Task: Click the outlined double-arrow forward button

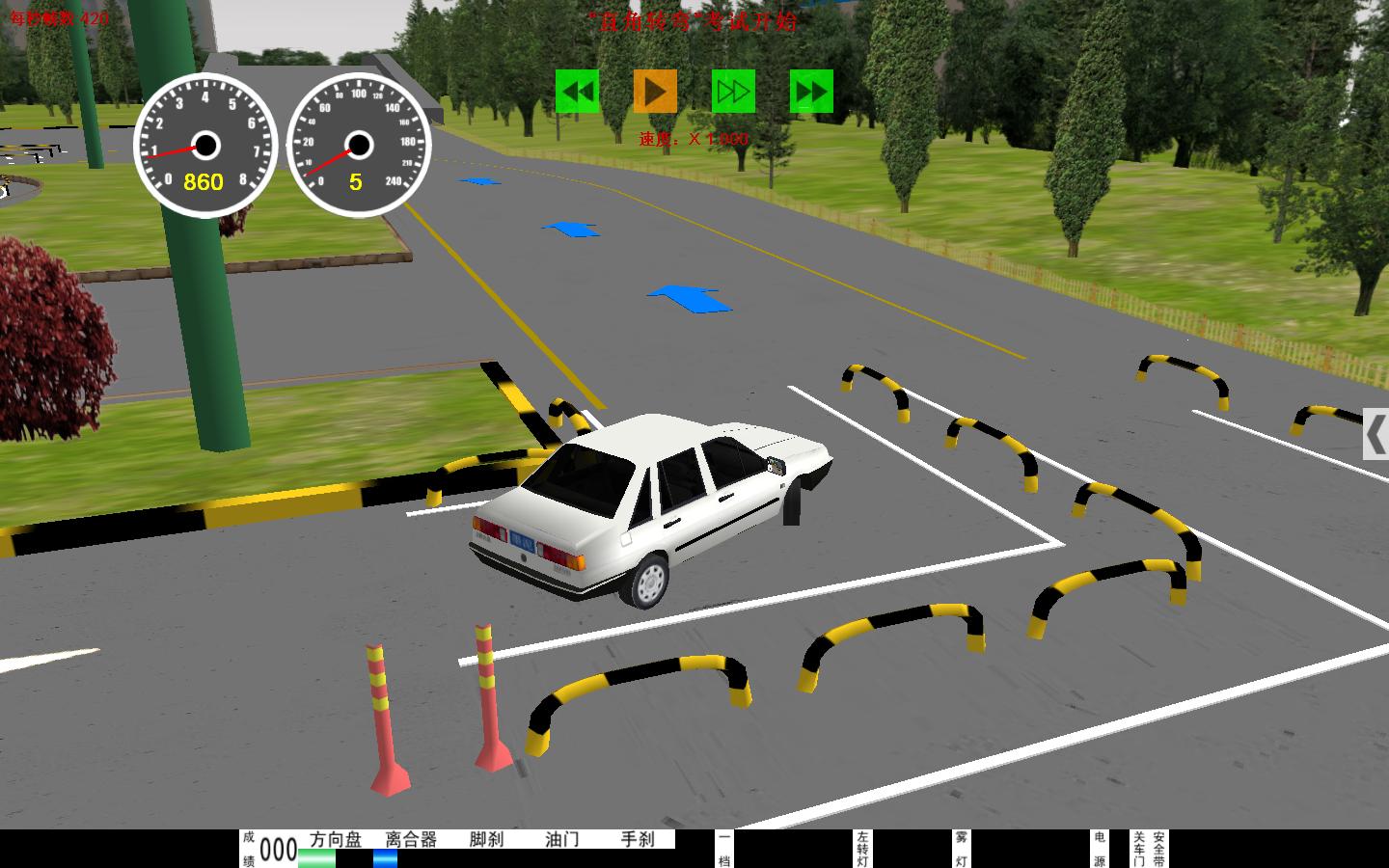Action: [733, 92]
